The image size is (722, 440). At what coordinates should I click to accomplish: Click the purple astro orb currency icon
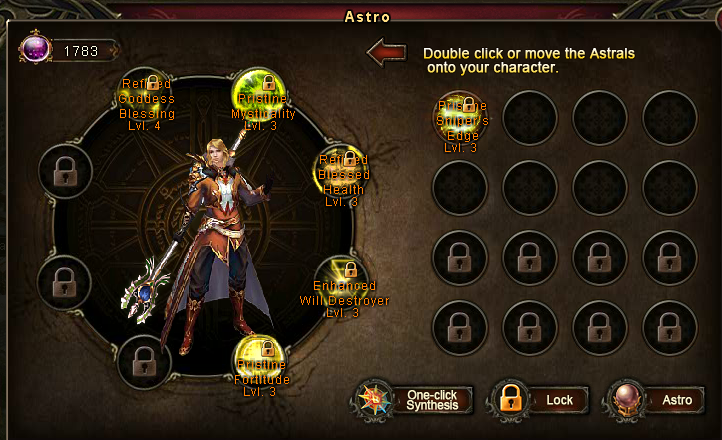(34, 51)
